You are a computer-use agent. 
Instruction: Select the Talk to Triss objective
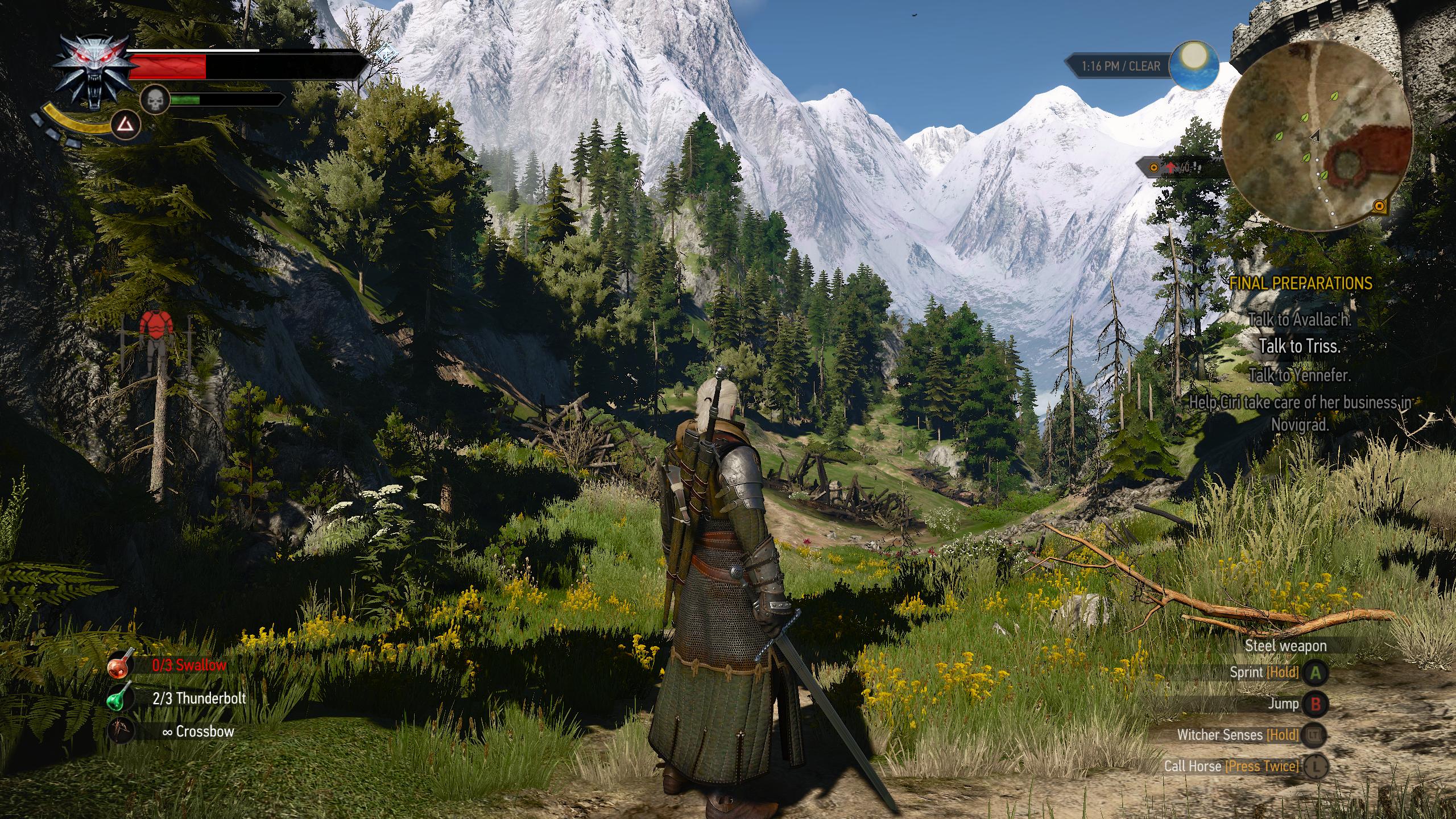click(x=1300, y=346)
